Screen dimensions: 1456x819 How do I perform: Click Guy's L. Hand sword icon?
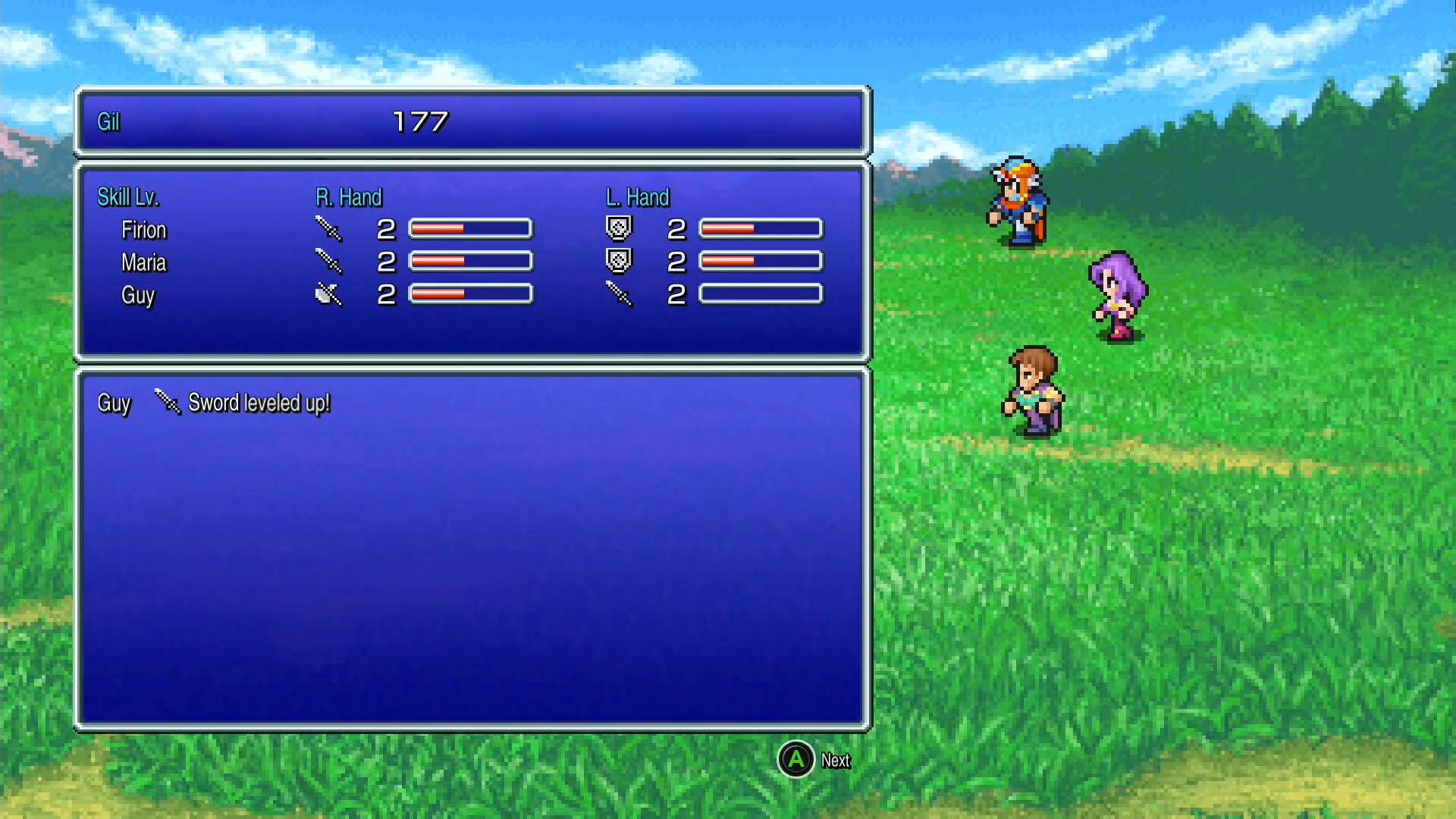pyautogui.click(x=620, y=294)
